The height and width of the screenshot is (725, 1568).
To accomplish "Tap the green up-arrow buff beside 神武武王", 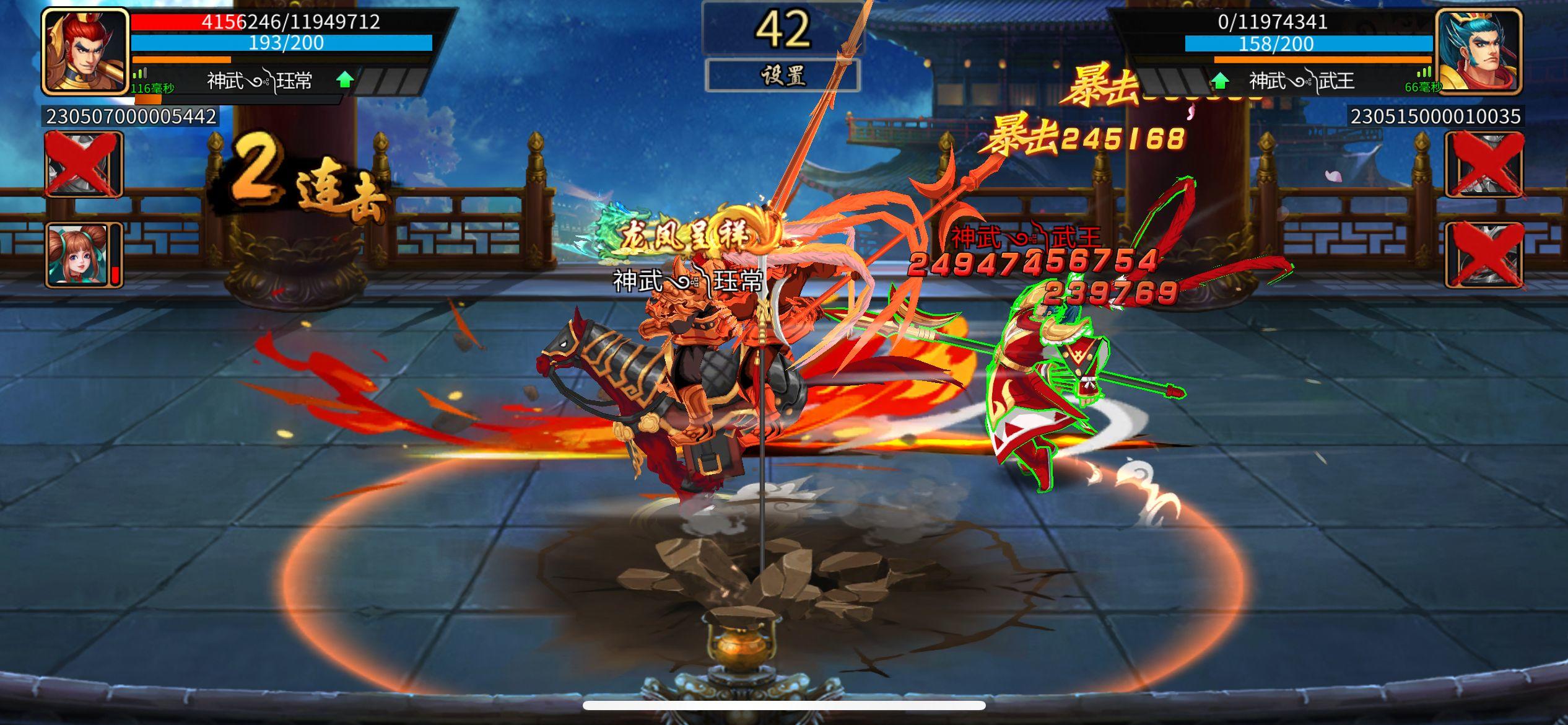I will [x=1221, y=79].
